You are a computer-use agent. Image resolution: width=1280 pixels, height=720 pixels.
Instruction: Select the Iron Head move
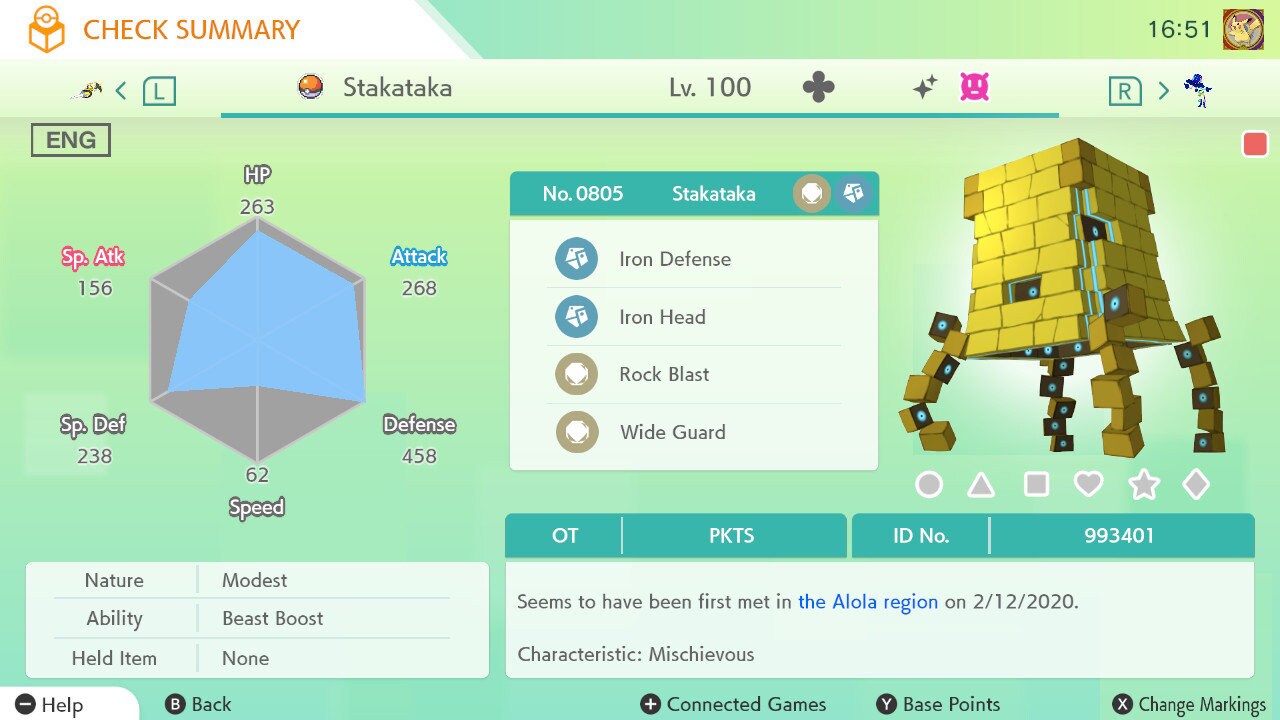(x=662, y=317)
